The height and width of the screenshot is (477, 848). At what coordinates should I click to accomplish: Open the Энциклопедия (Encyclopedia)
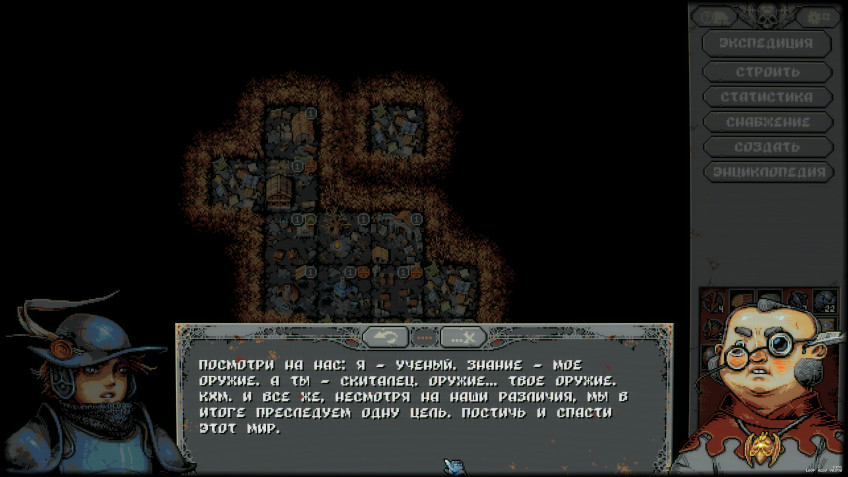(767, 172)
